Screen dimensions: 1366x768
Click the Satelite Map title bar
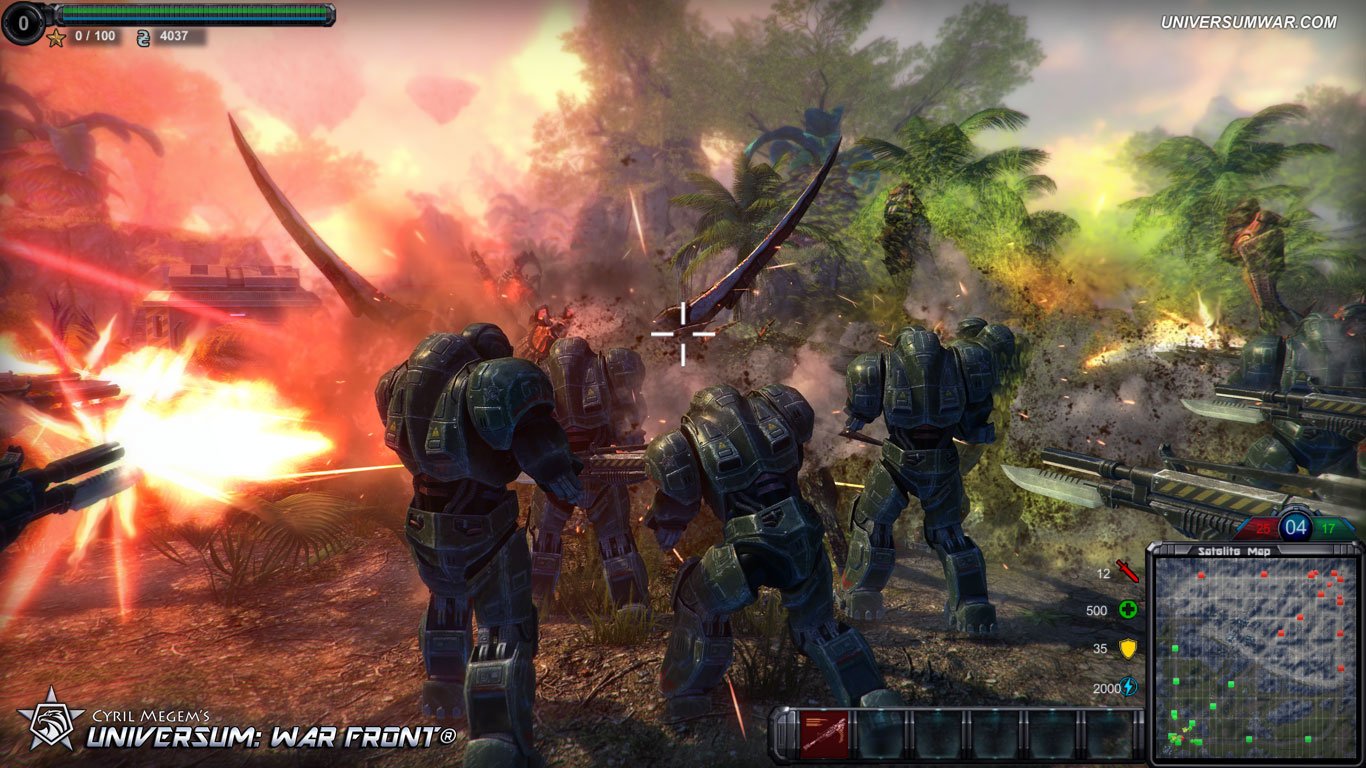tap(1234, 550)
